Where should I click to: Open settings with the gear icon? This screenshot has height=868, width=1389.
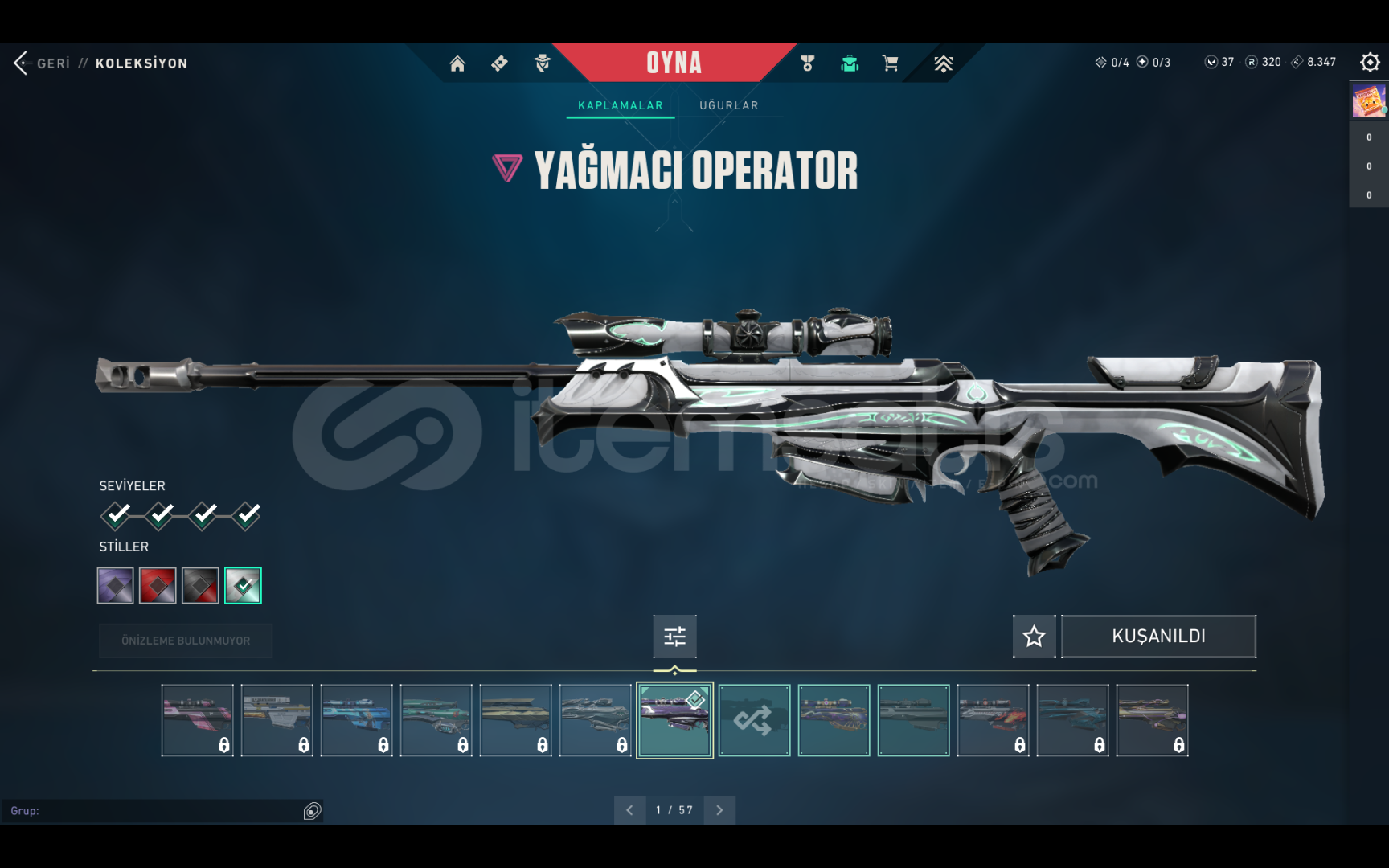pos(1370,62)
